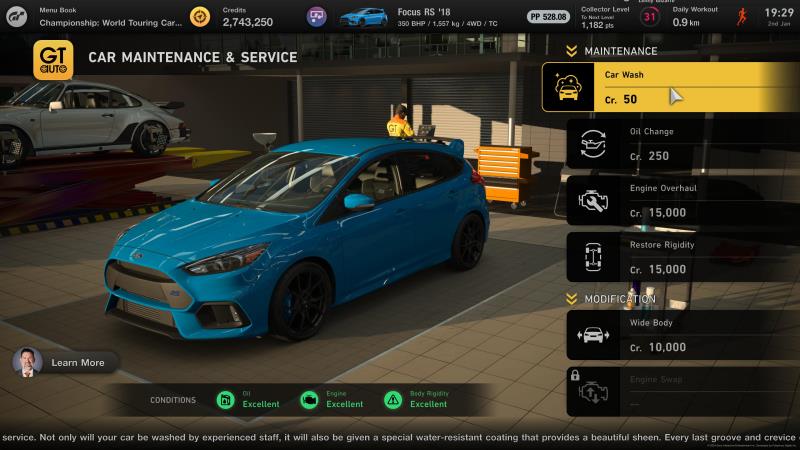Select the Car Wash service
The width and height of the screenshot is (800, 450).
(670, 87)
